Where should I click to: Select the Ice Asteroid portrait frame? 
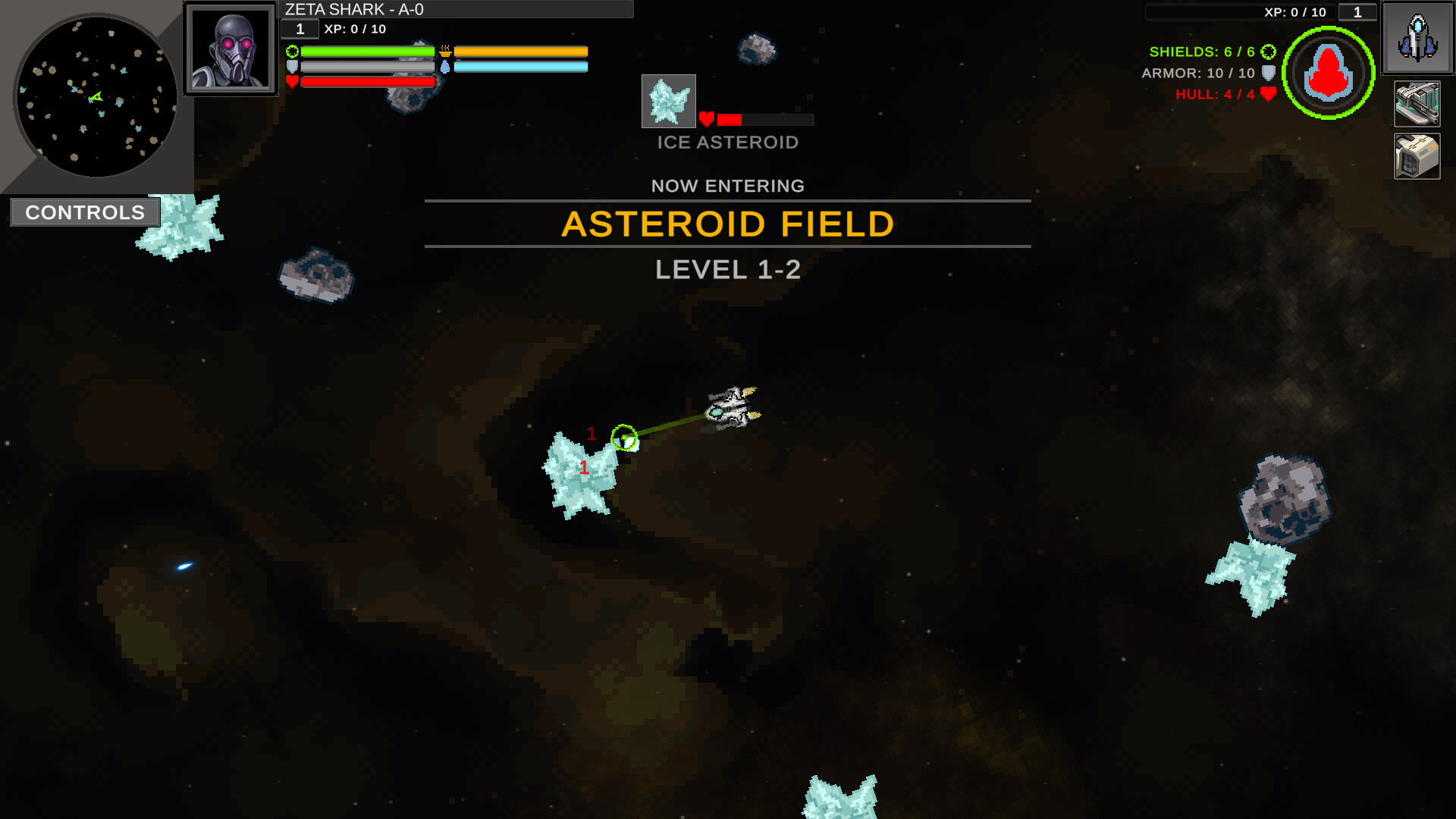(668, 101)
